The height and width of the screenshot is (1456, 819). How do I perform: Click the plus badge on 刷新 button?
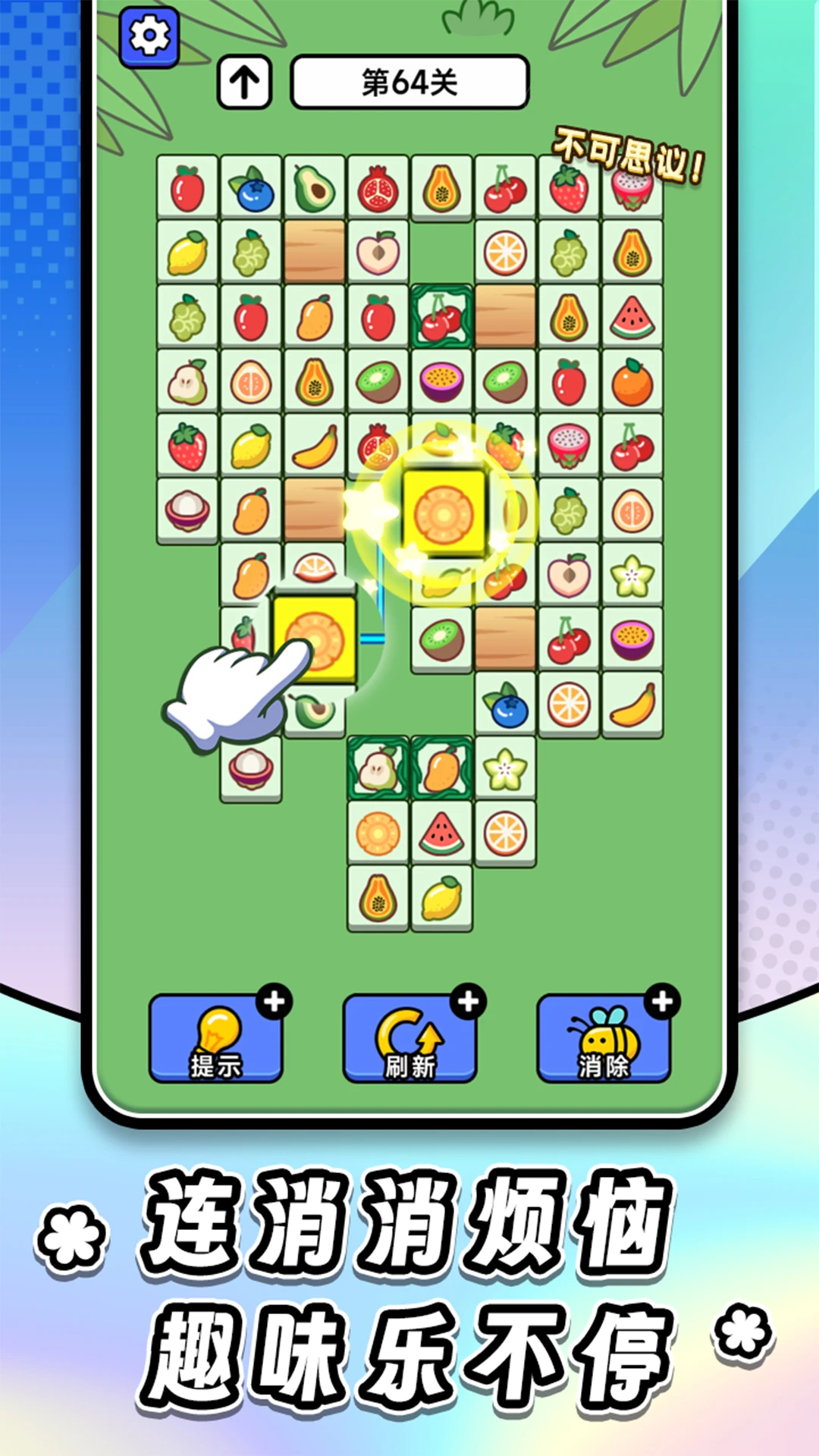469,1002
